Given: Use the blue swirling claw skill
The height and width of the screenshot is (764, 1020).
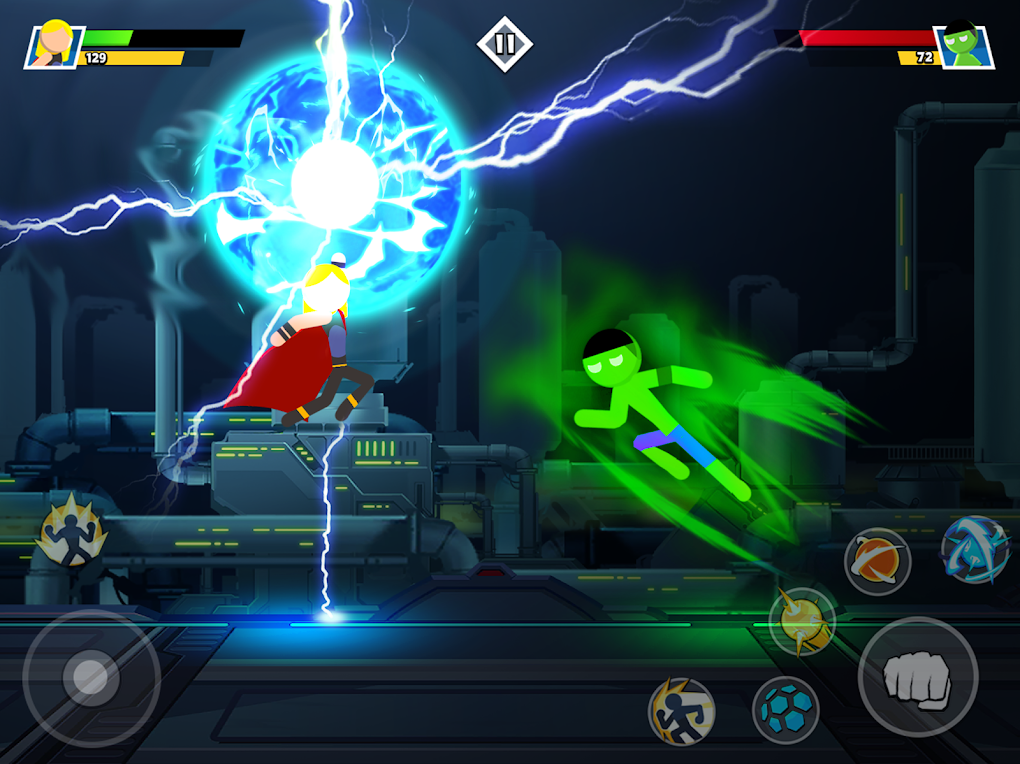Looking at the screenshot, I should 975,550.
